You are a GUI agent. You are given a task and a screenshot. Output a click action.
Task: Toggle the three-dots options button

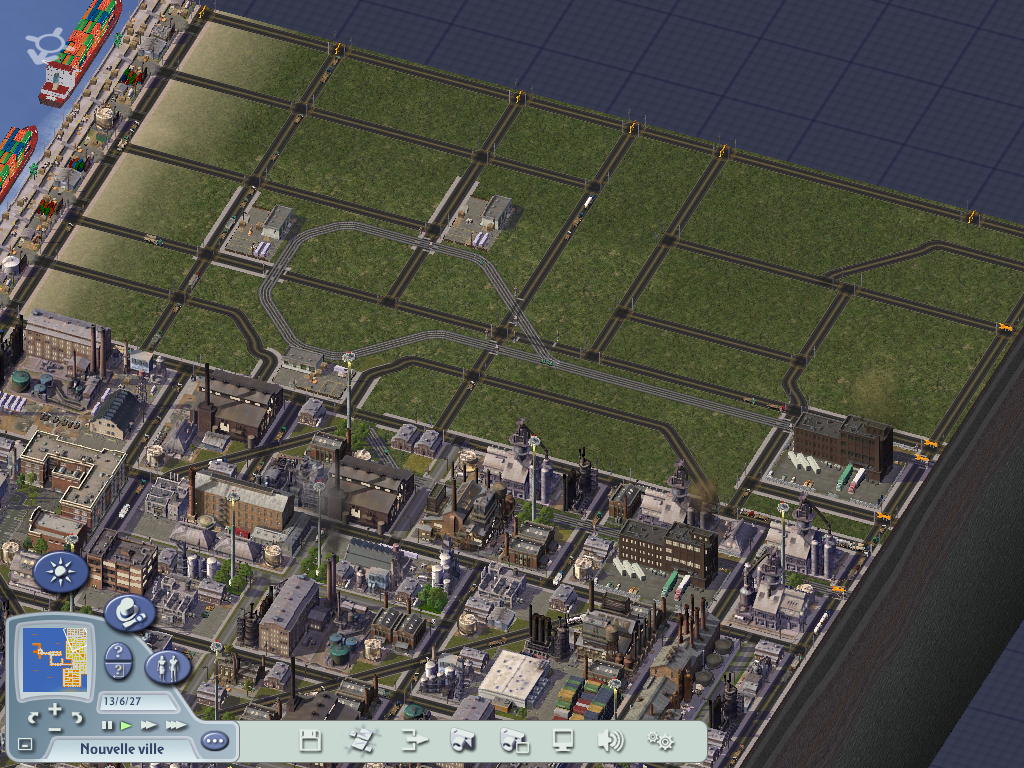[214, 742]
